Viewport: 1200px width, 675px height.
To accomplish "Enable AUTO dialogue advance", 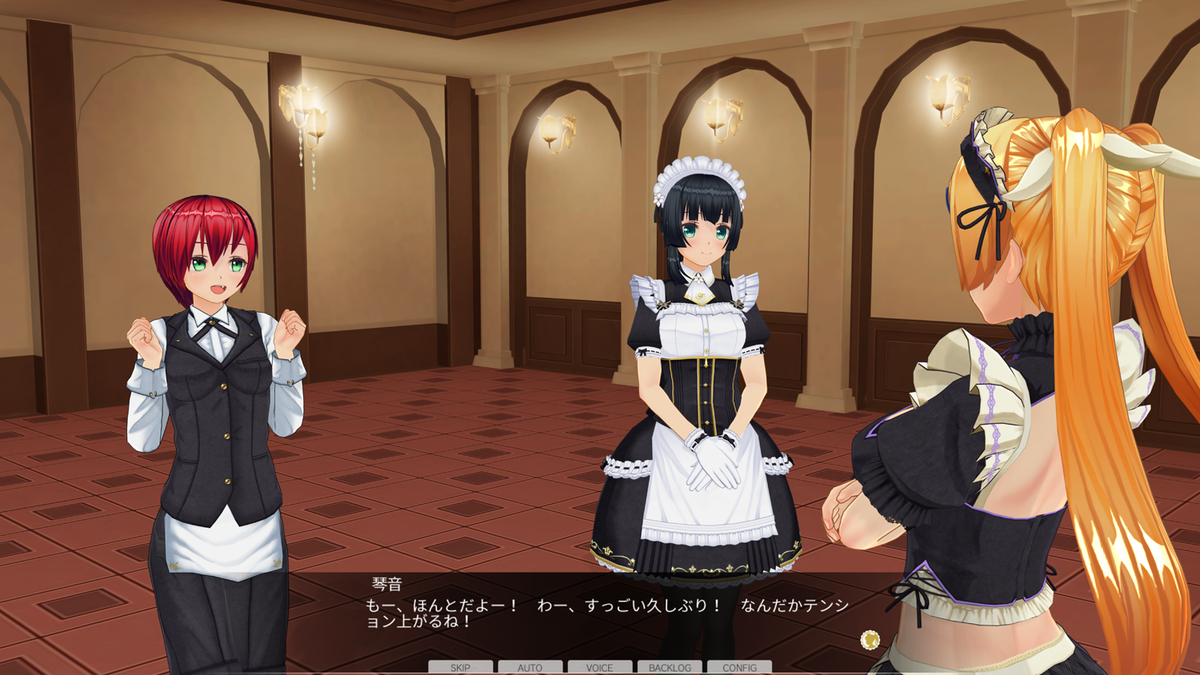I will click(x=530, y=667).
